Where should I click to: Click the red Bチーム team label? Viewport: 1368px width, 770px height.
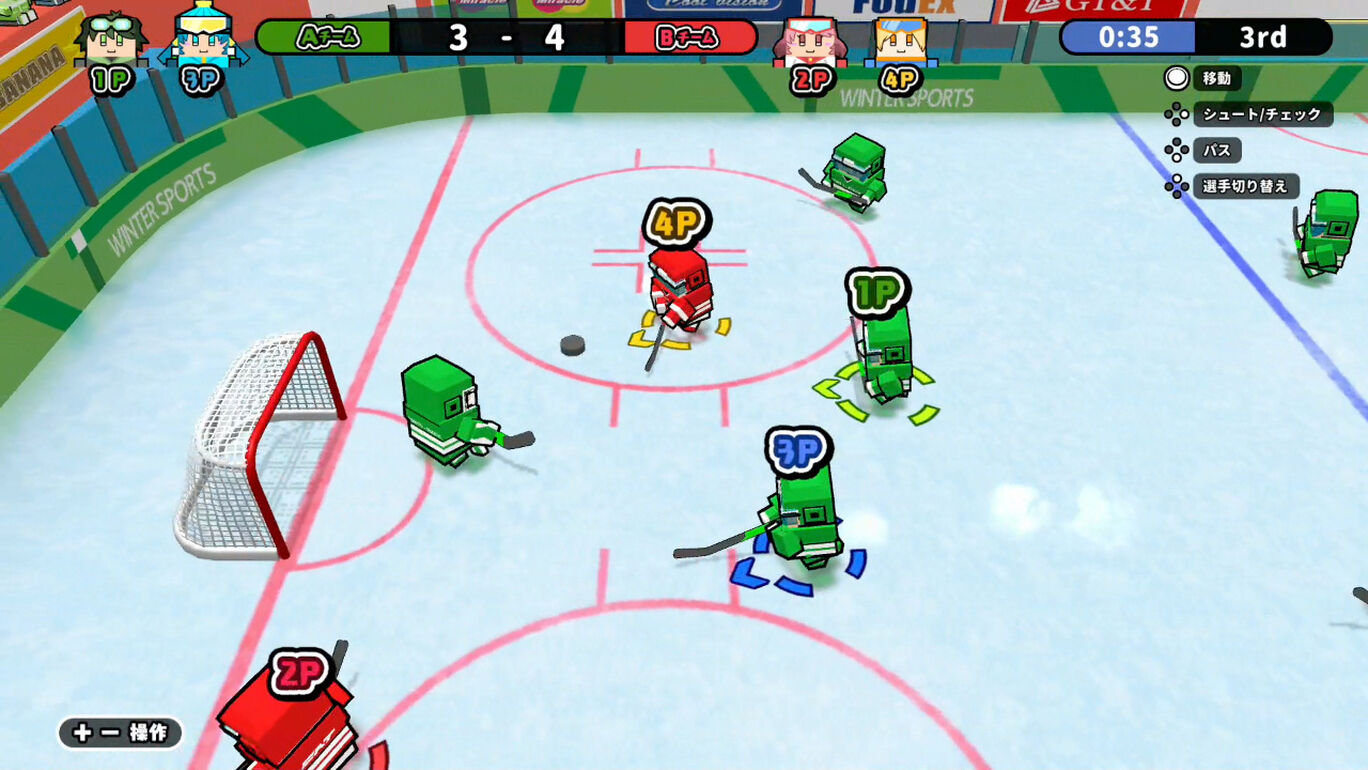tap(690, 38)
